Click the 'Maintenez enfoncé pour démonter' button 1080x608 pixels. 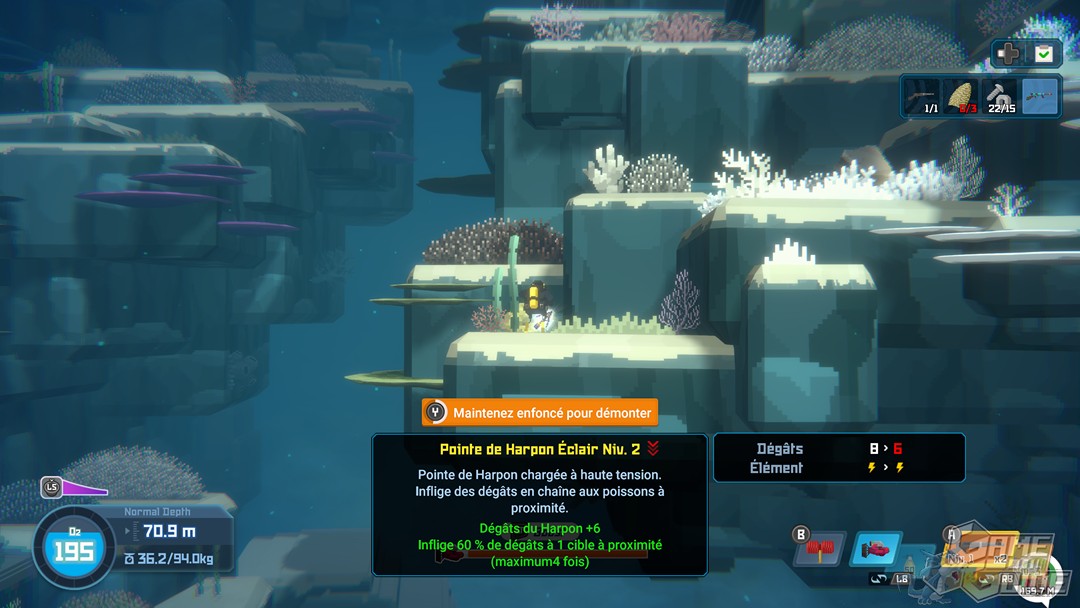point(540,412)
